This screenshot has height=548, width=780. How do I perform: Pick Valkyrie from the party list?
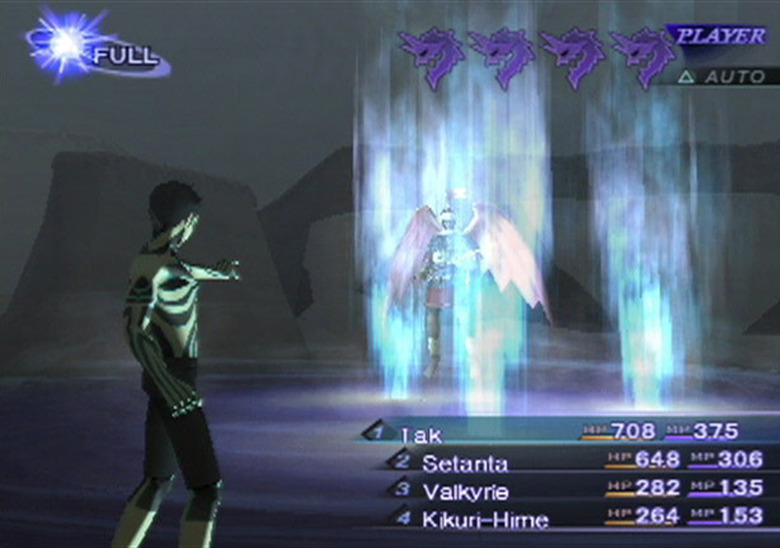click(468, 491)
